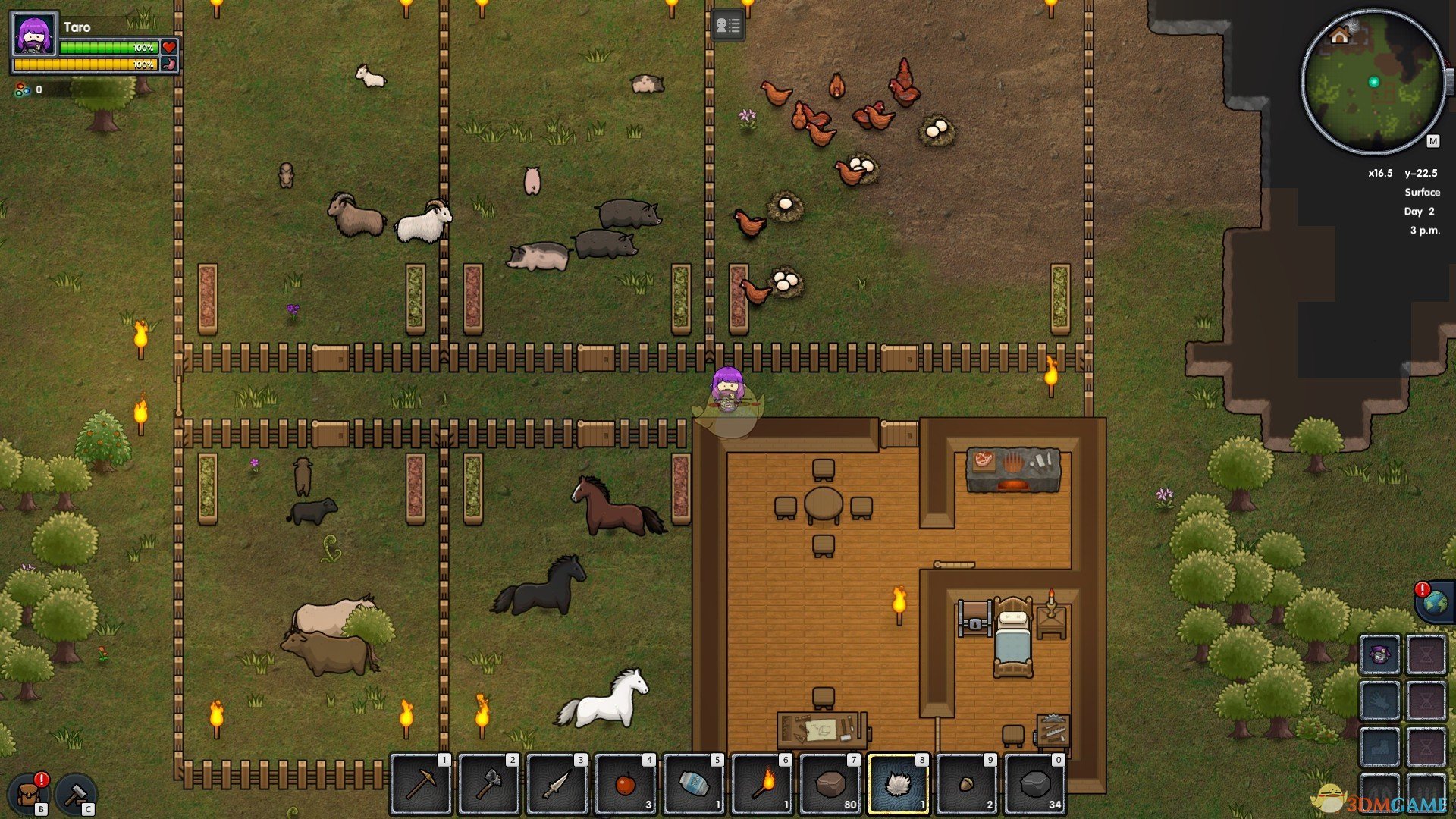This screenshot has height=819, width=1456.
Task: Choose the dark ore stack of 34
Action: (x=1035, y=784)
